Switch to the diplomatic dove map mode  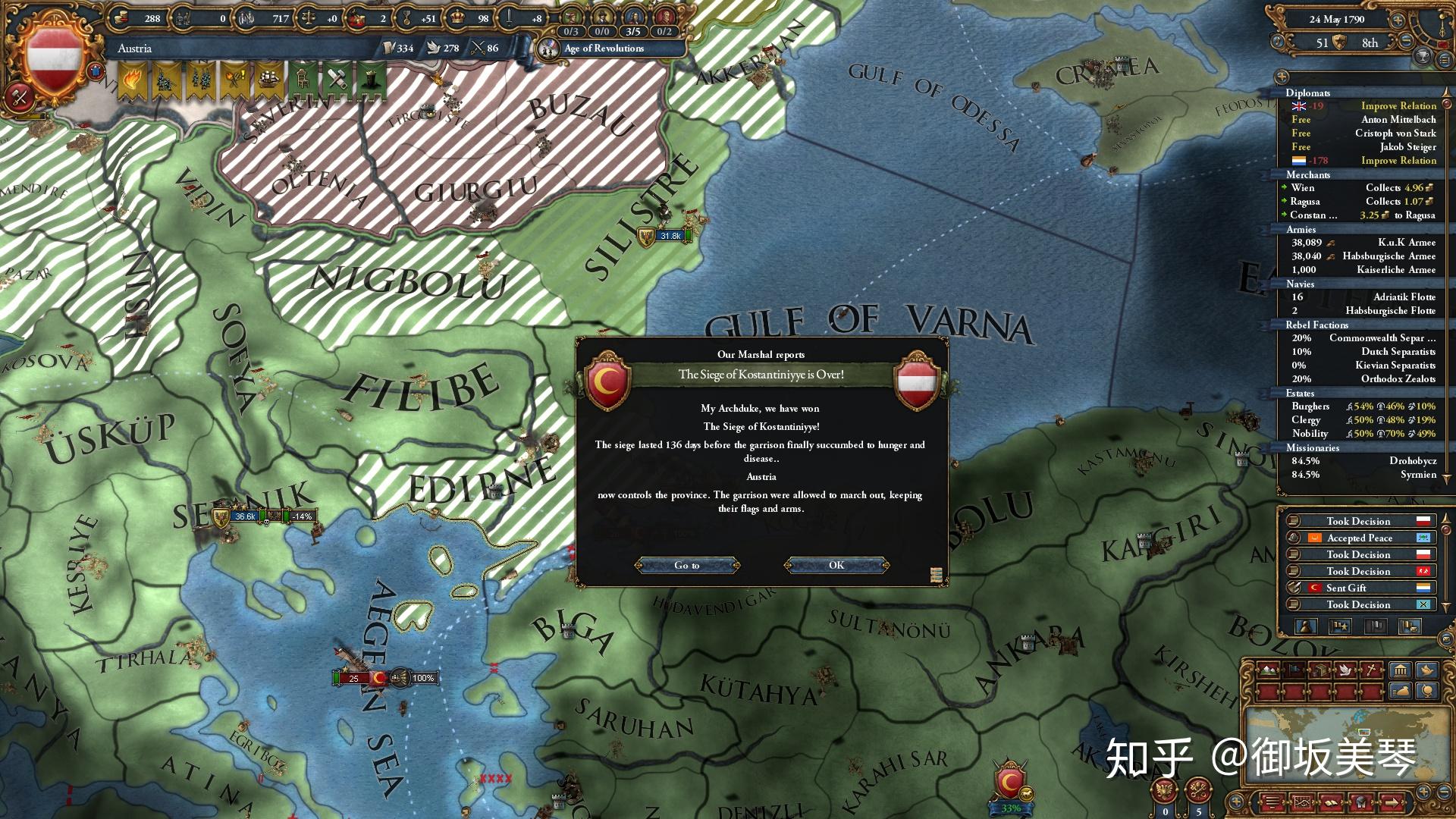[1345, 670]
